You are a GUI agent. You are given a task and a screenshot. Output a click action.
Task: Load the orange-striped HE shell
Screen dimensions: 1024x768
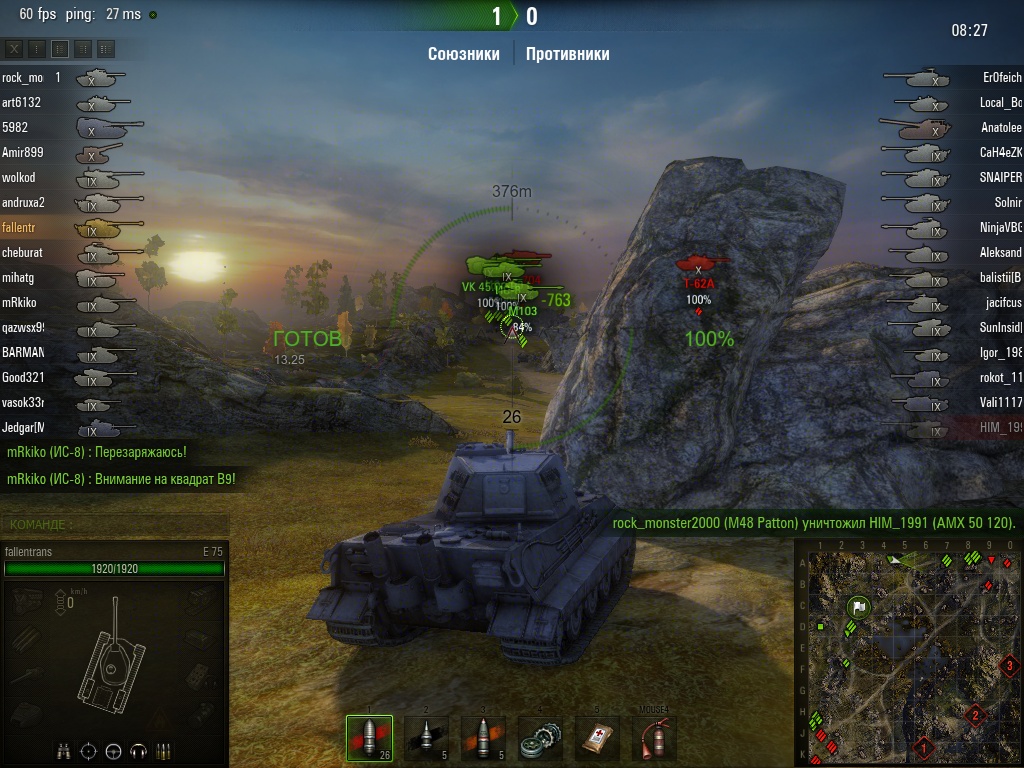484,739
